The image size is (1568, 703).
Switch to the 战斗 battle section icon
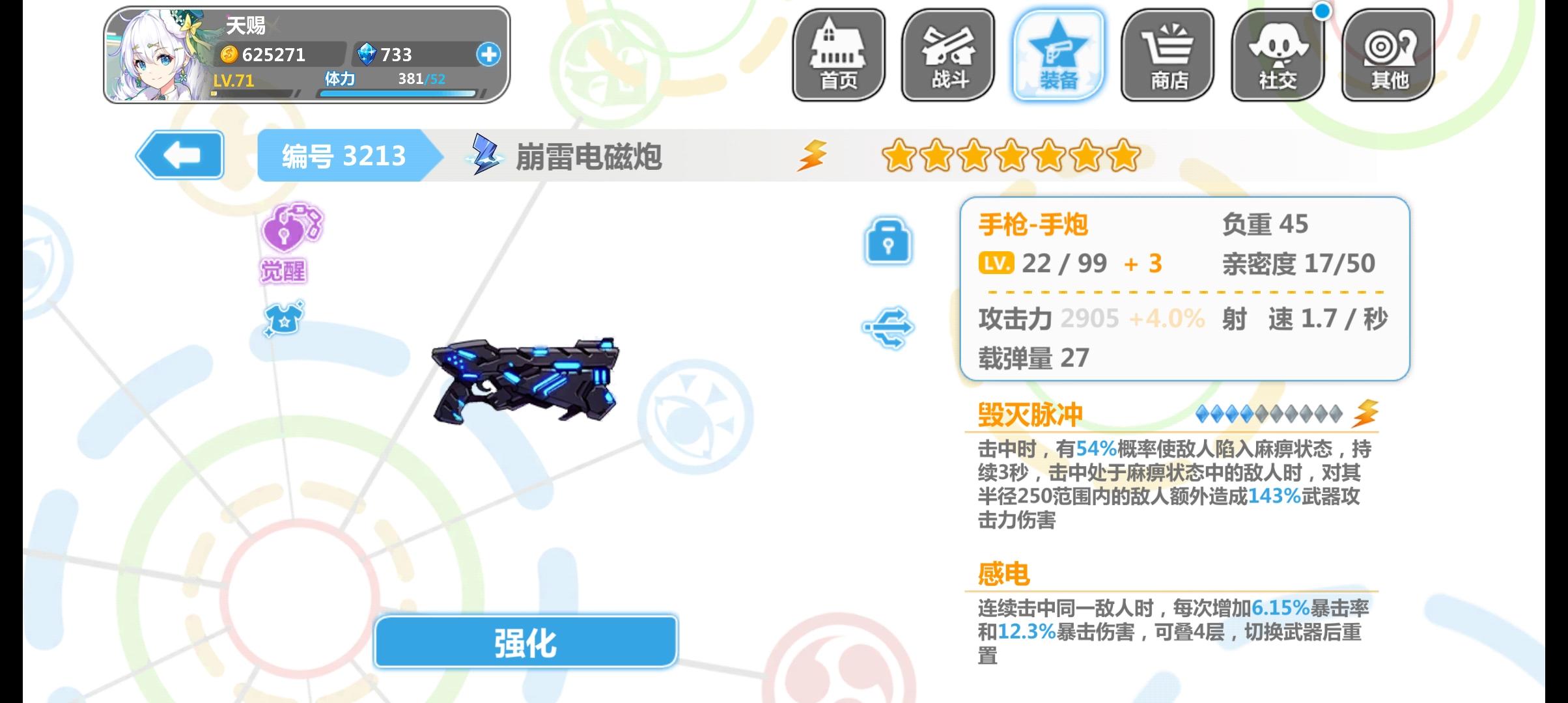[947, 55]
